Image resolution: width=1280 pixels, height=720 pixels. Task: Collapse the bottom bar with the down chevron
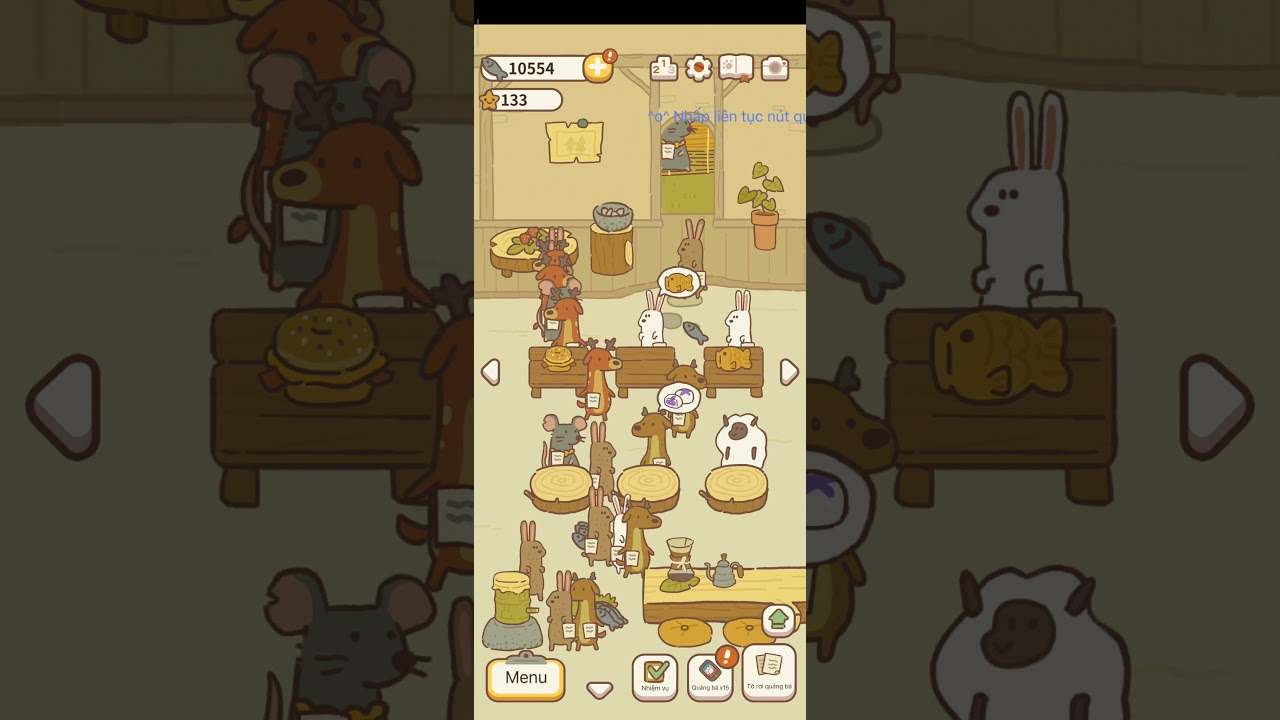click(x=598, y=689)
